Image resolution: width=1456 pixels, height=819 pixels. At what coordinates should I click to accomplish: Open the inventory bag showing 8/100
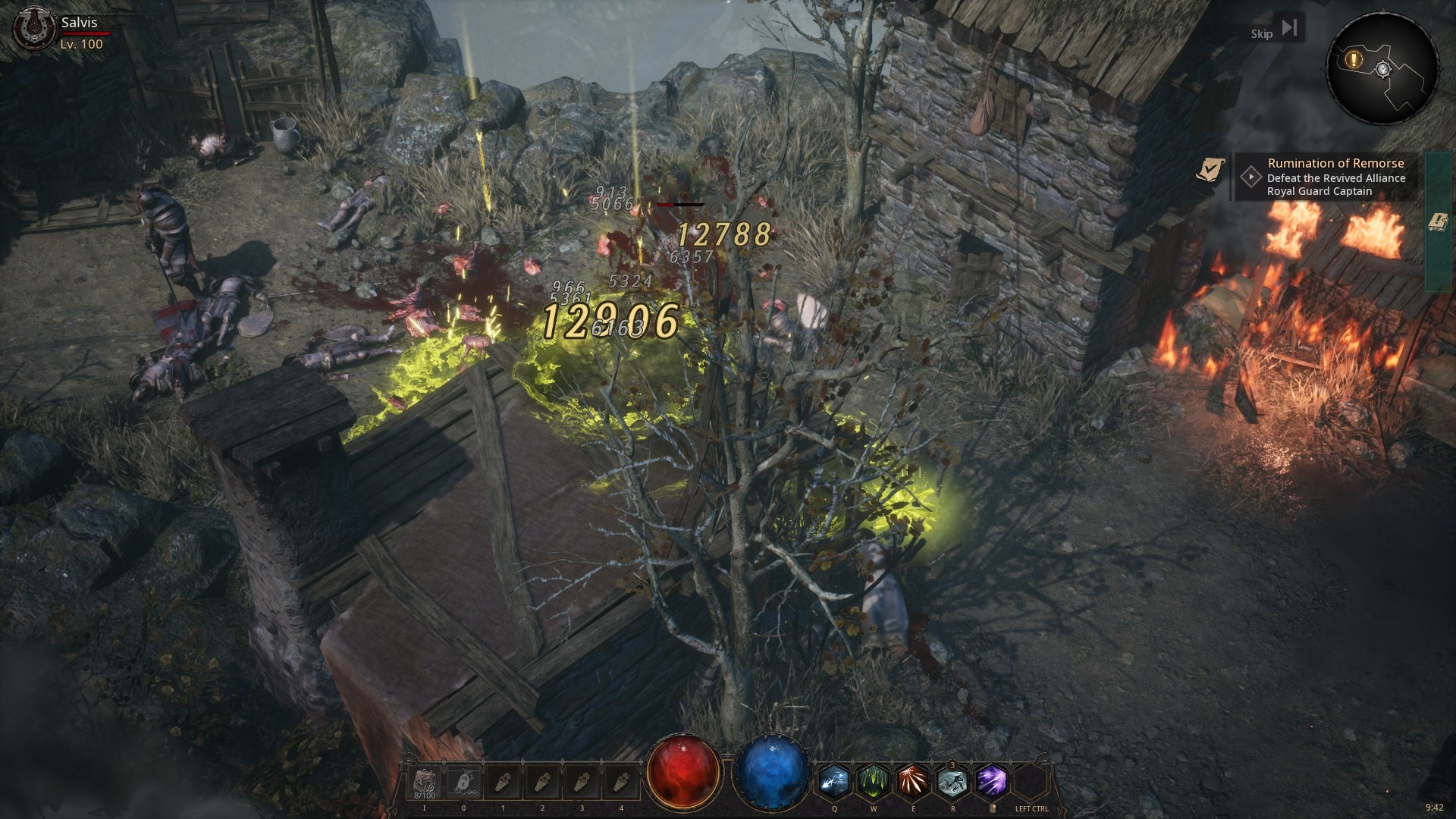[424, 783]
